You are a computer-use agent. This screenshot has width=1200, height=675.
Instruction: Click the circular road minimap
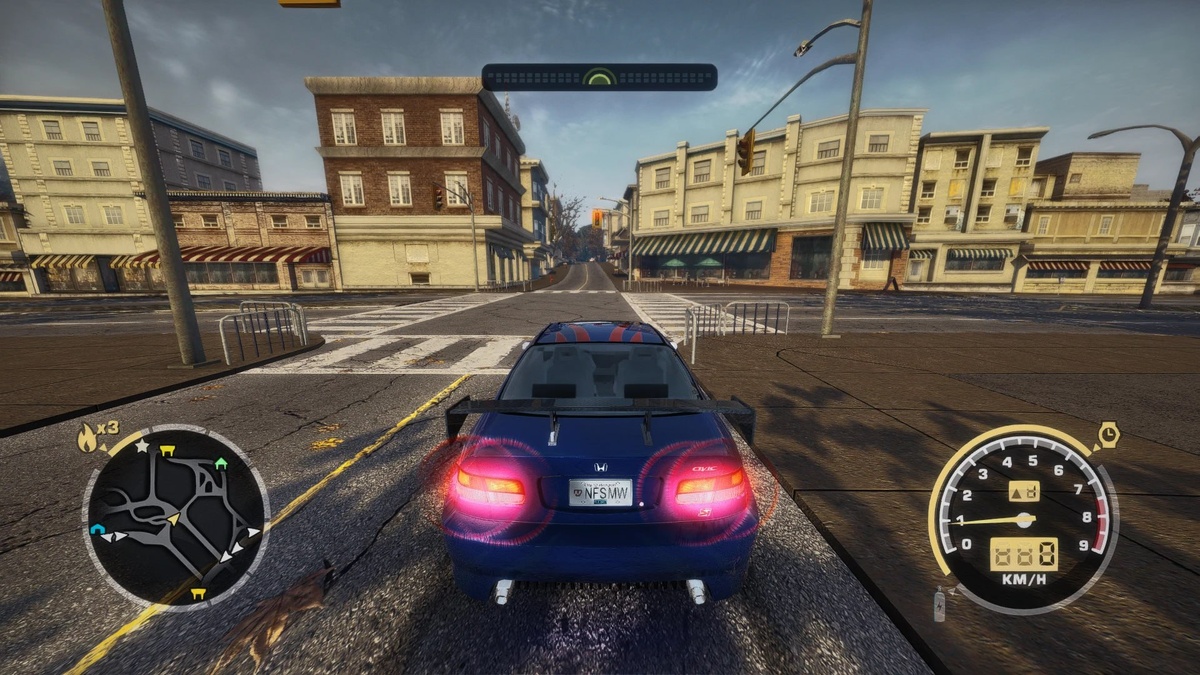(x=175, y=516)
